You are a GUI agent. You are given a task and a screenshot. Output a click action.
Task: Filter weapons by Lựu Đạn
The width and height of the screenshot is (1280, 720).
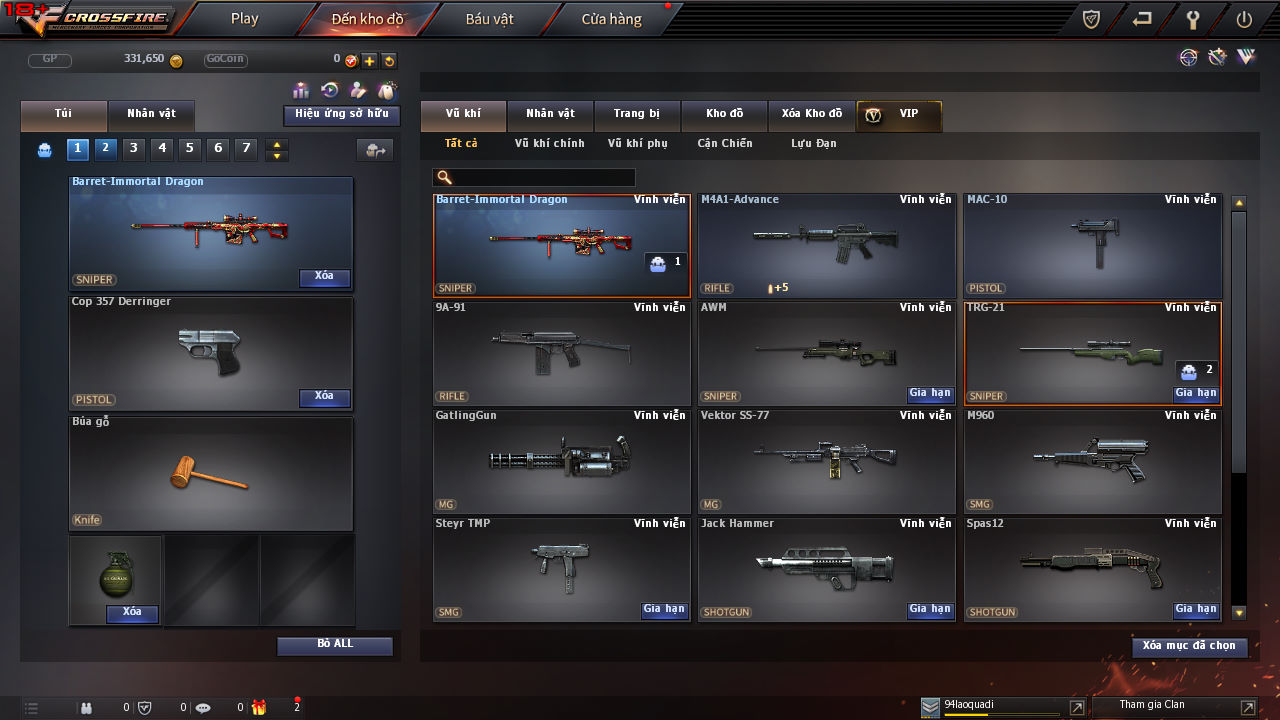813,144
